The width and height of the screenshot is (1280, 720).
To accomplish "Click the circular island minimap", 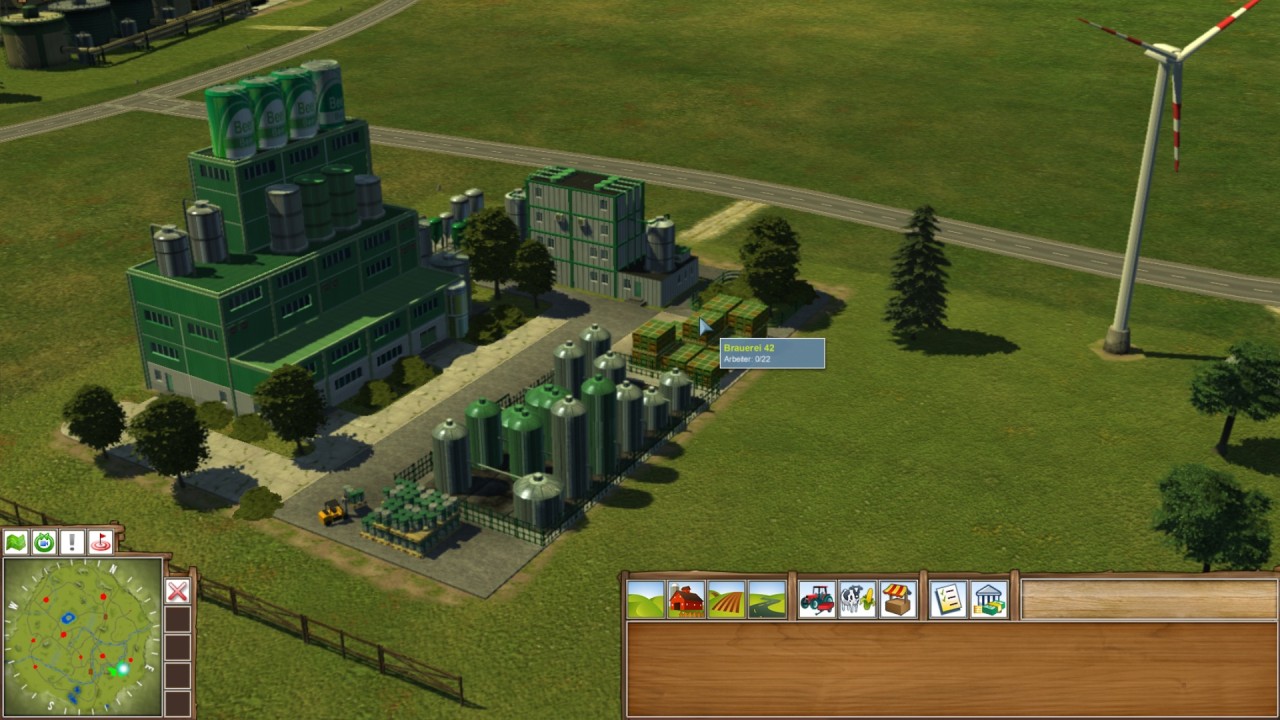I will click(82, 636).
